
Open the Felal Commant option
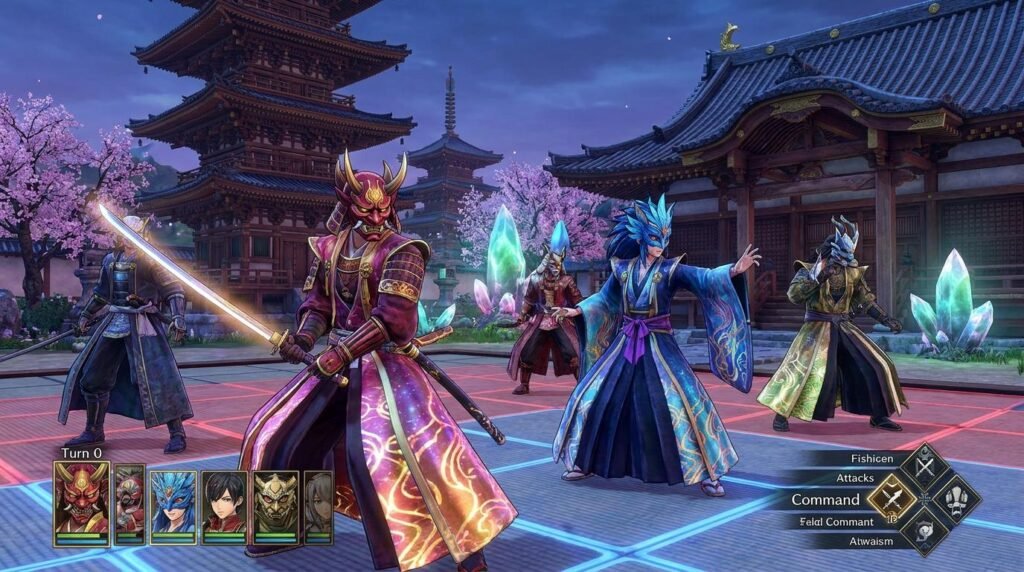(x=835, y=521)
